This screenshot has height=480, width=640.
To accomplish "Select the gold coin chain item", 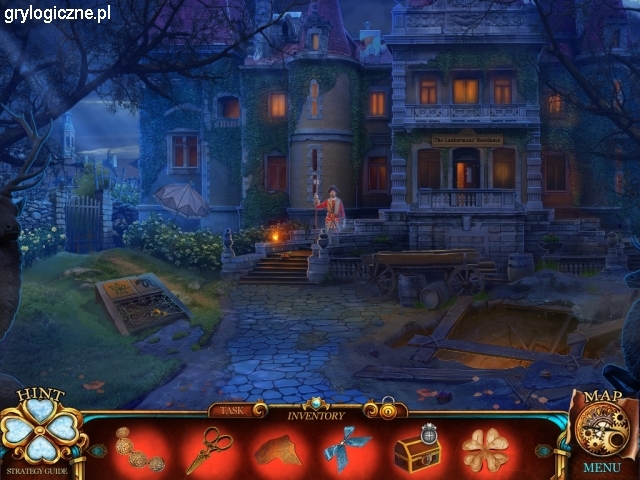I will tap(137, 449).
